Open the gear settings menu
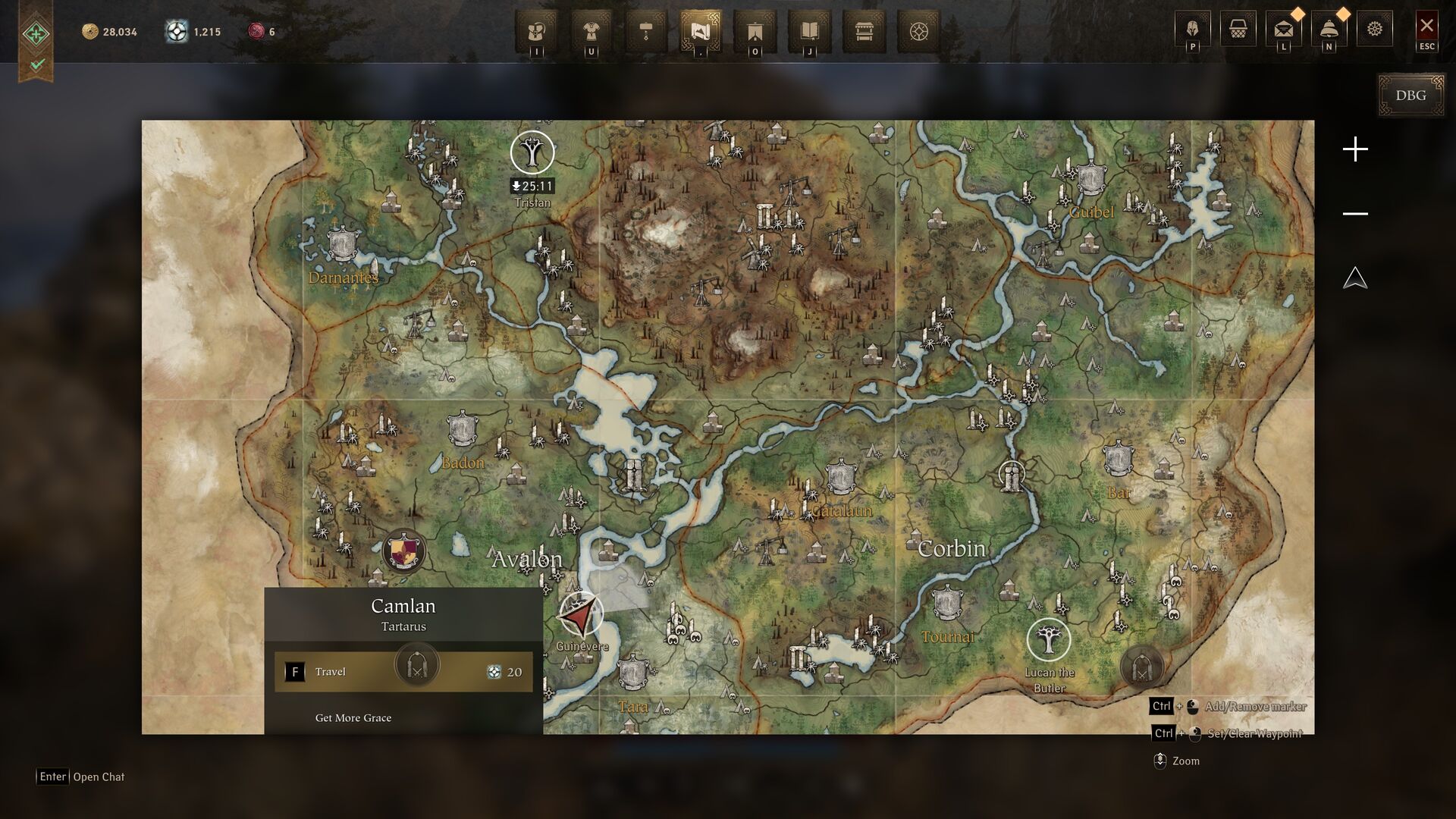Screen dimensions: 1456x819 pyautogui.click(x=1374, y=30)
